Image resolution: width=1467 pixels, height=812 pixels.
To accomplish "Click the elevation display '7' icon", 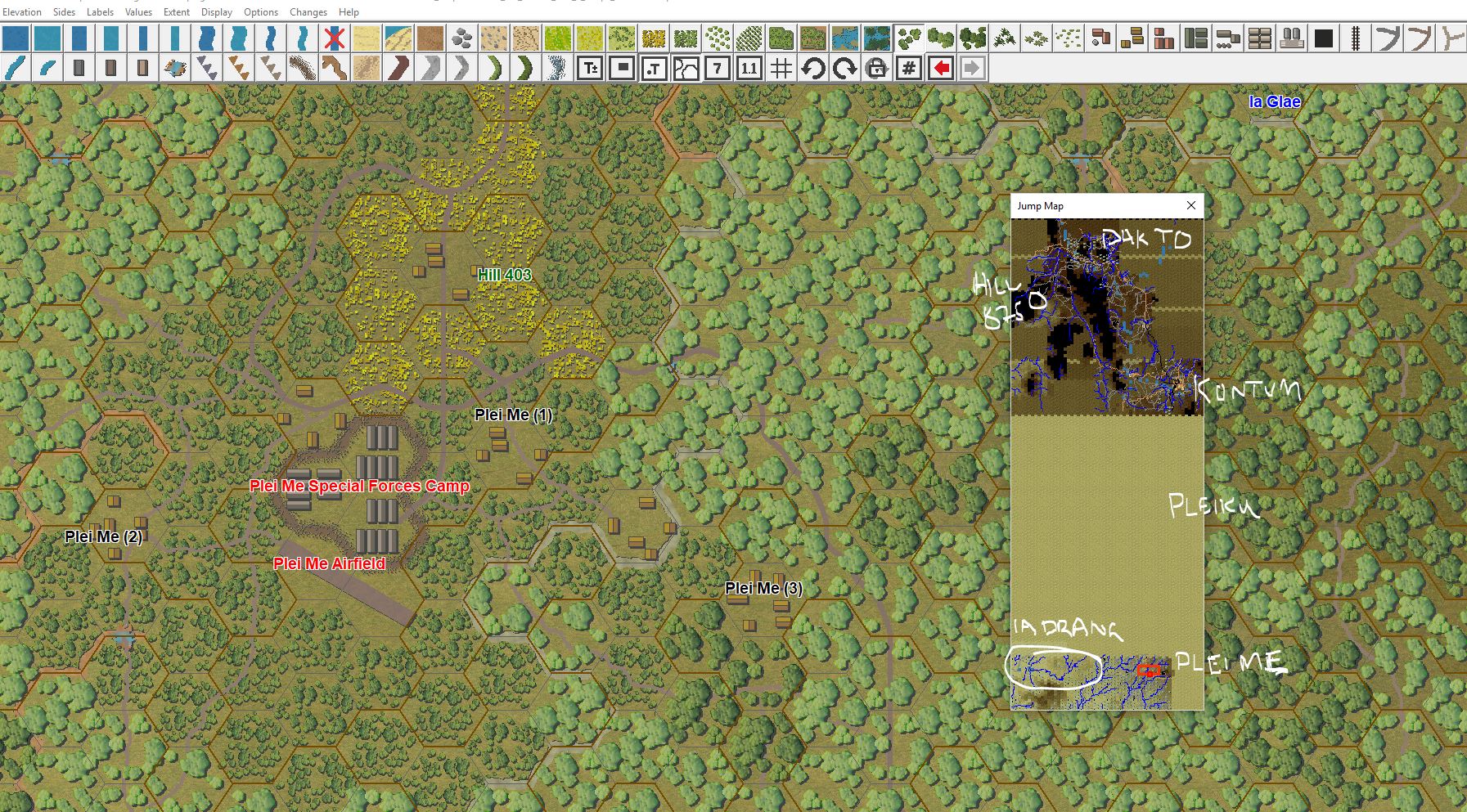I will click(x=718, y=69).
